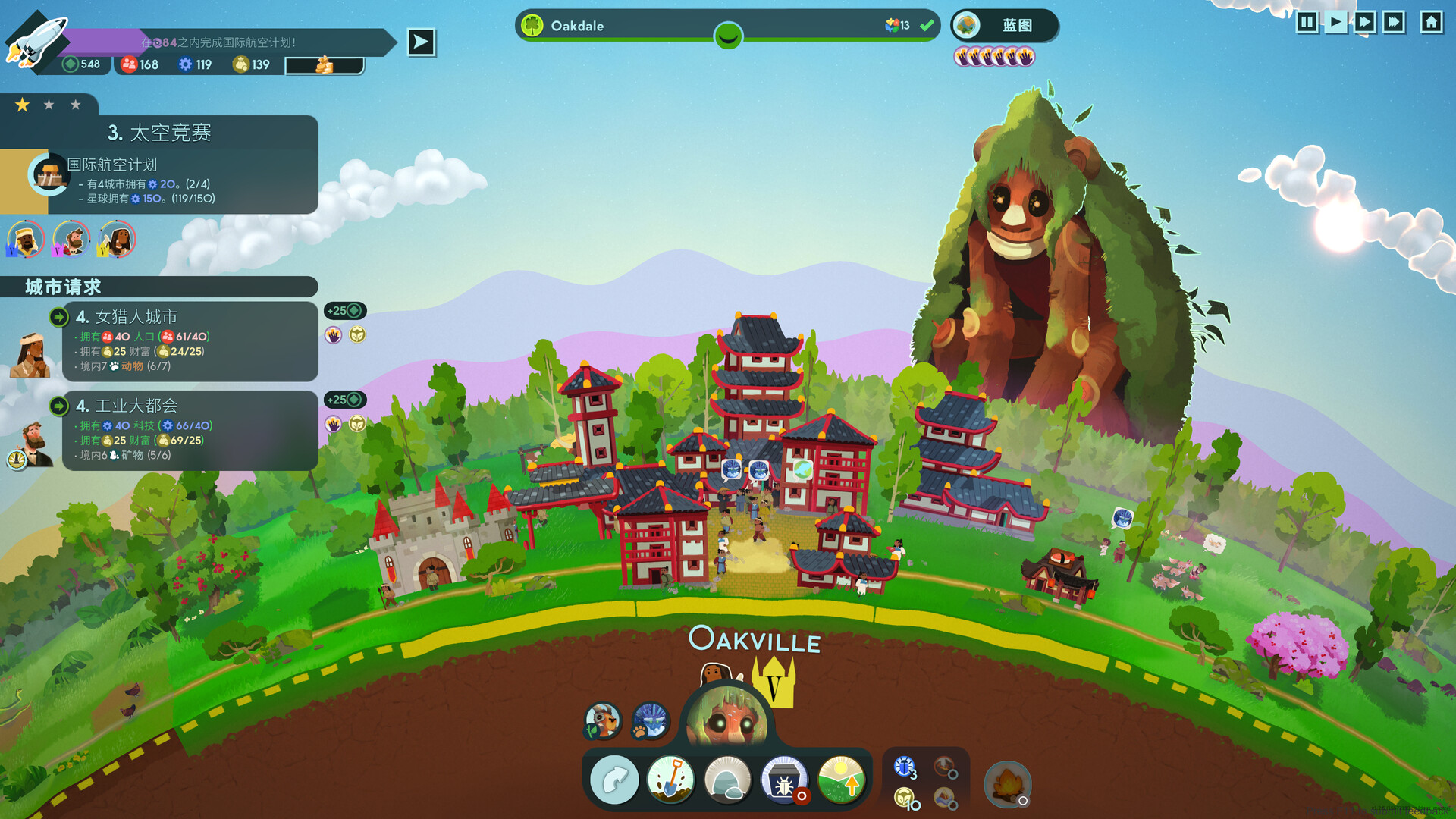
Task: Expand the 女猎人城市 city request
Action: pyautogui.click(x=59, y=317)
